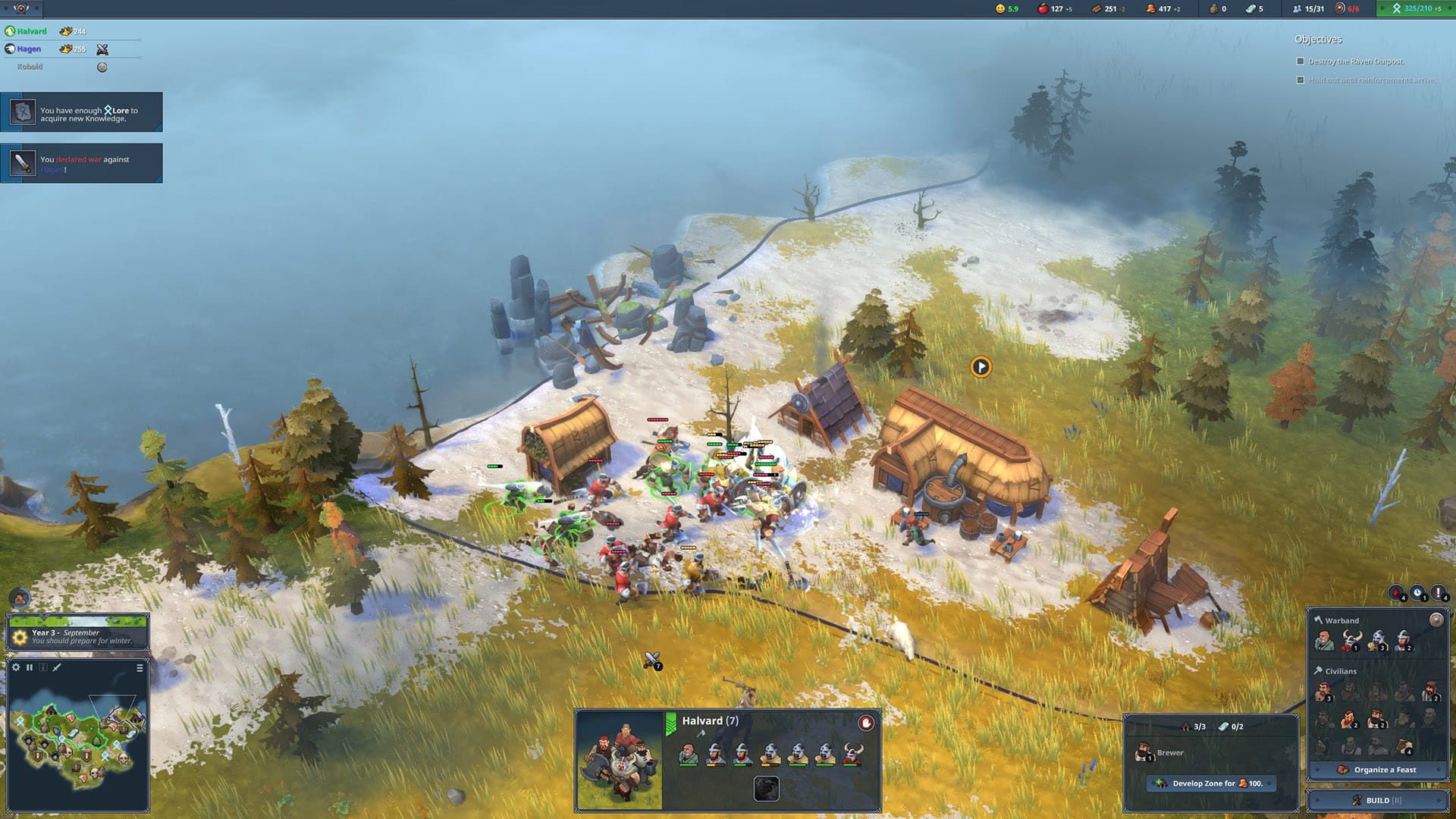Click the round shield button beside Warband
Viewport: 1456px width, 819px height.
coord(1436,620)
